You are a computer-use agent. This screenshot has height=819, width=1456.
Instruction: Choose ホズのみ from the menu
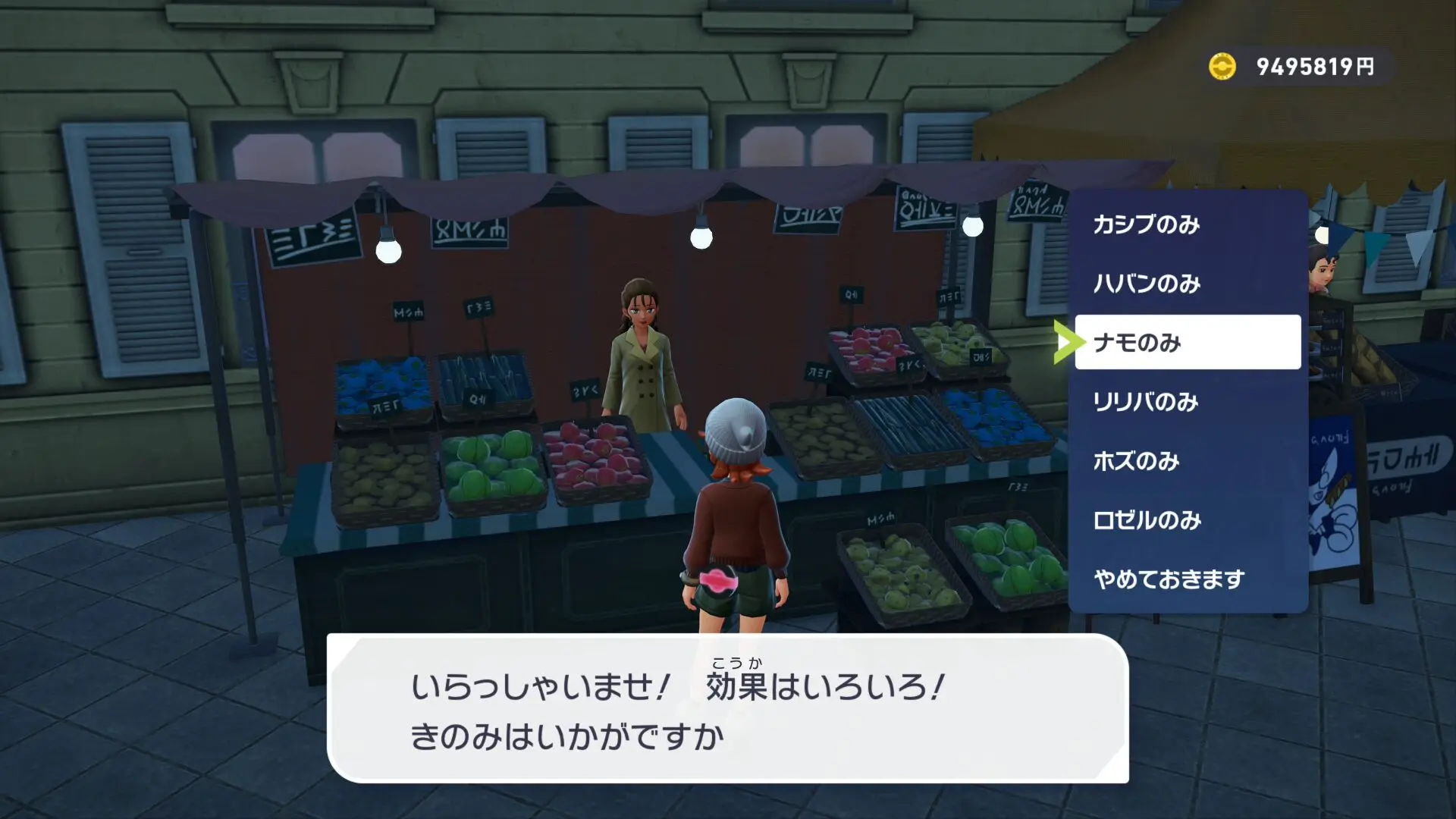point(1187,461)
